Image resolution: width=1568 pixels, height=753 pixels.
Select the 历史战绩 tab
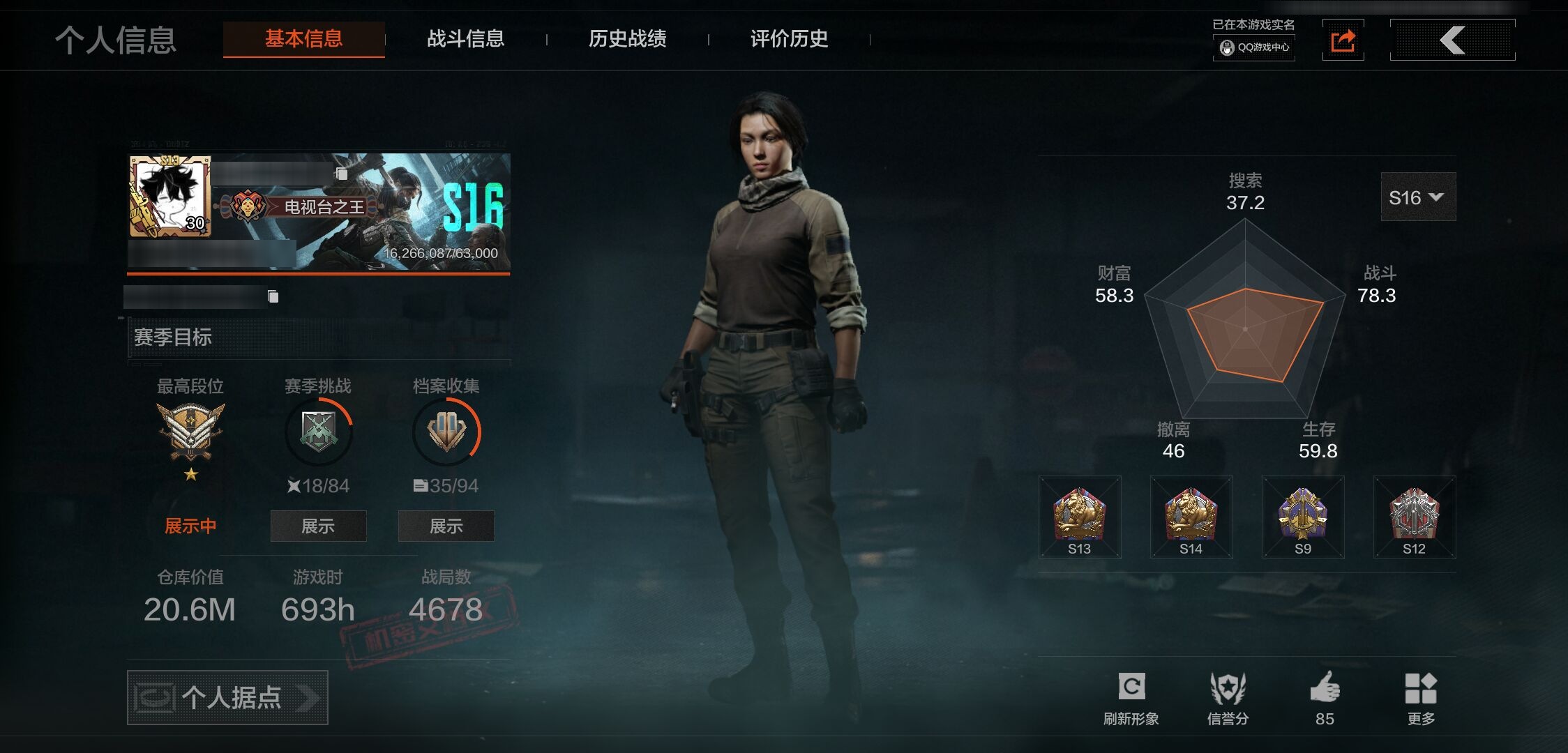point(627,39)
